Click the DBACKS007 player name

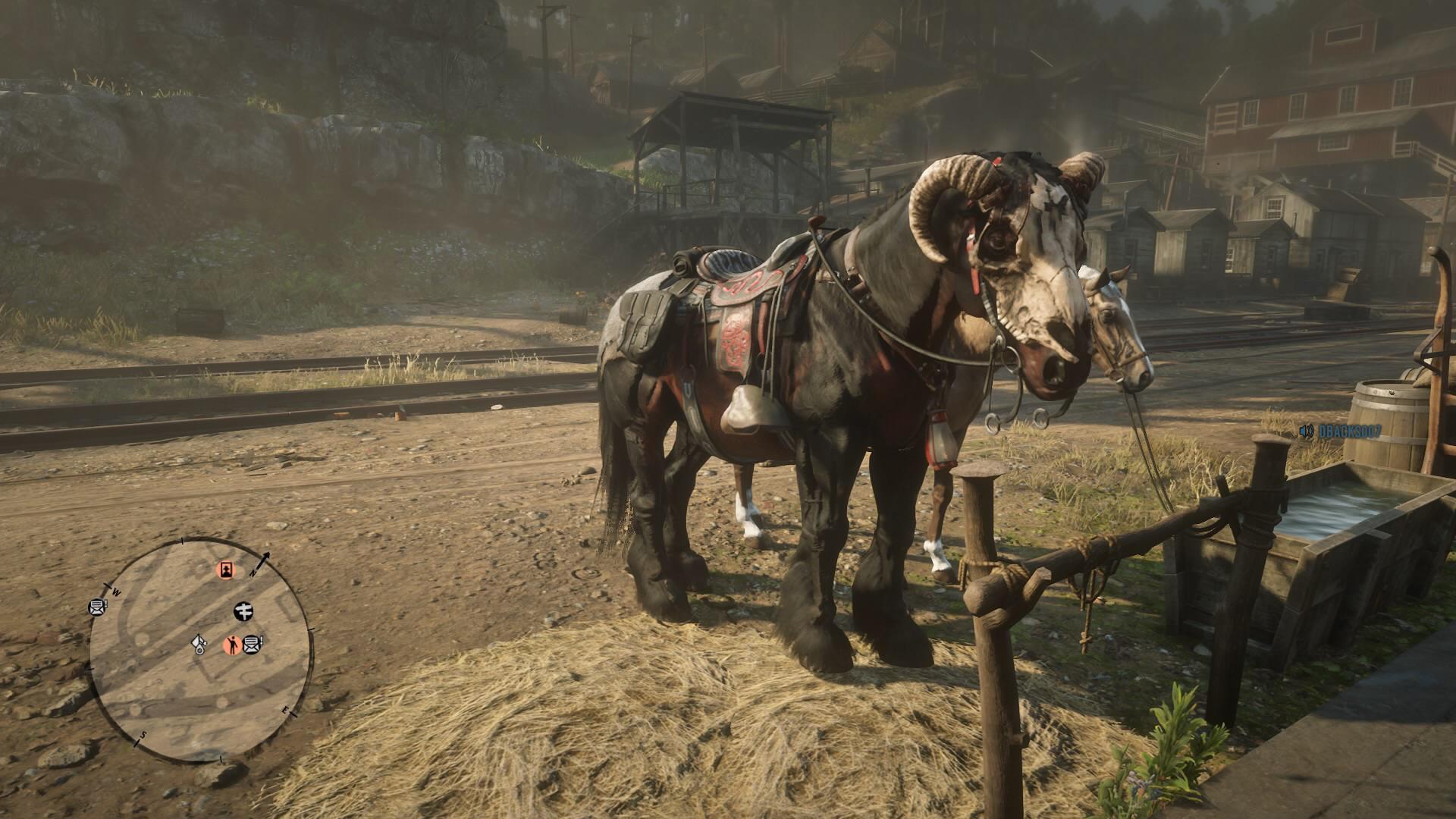click(1350, 431)
